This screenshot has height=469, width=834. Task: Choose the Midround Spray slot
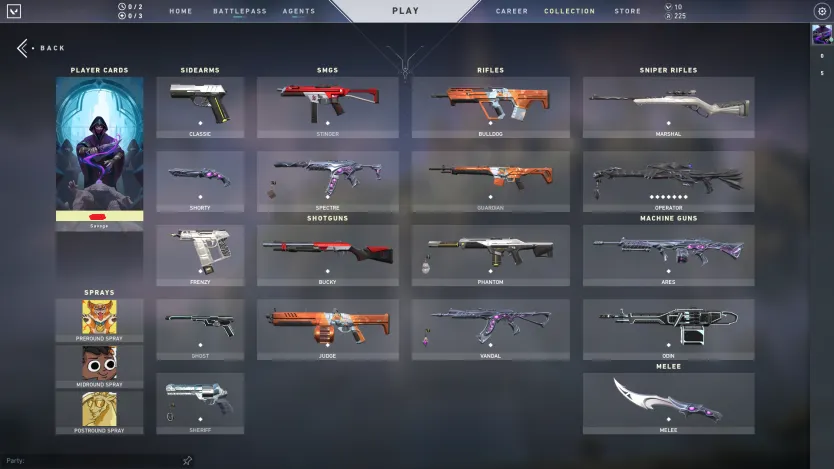99,365
